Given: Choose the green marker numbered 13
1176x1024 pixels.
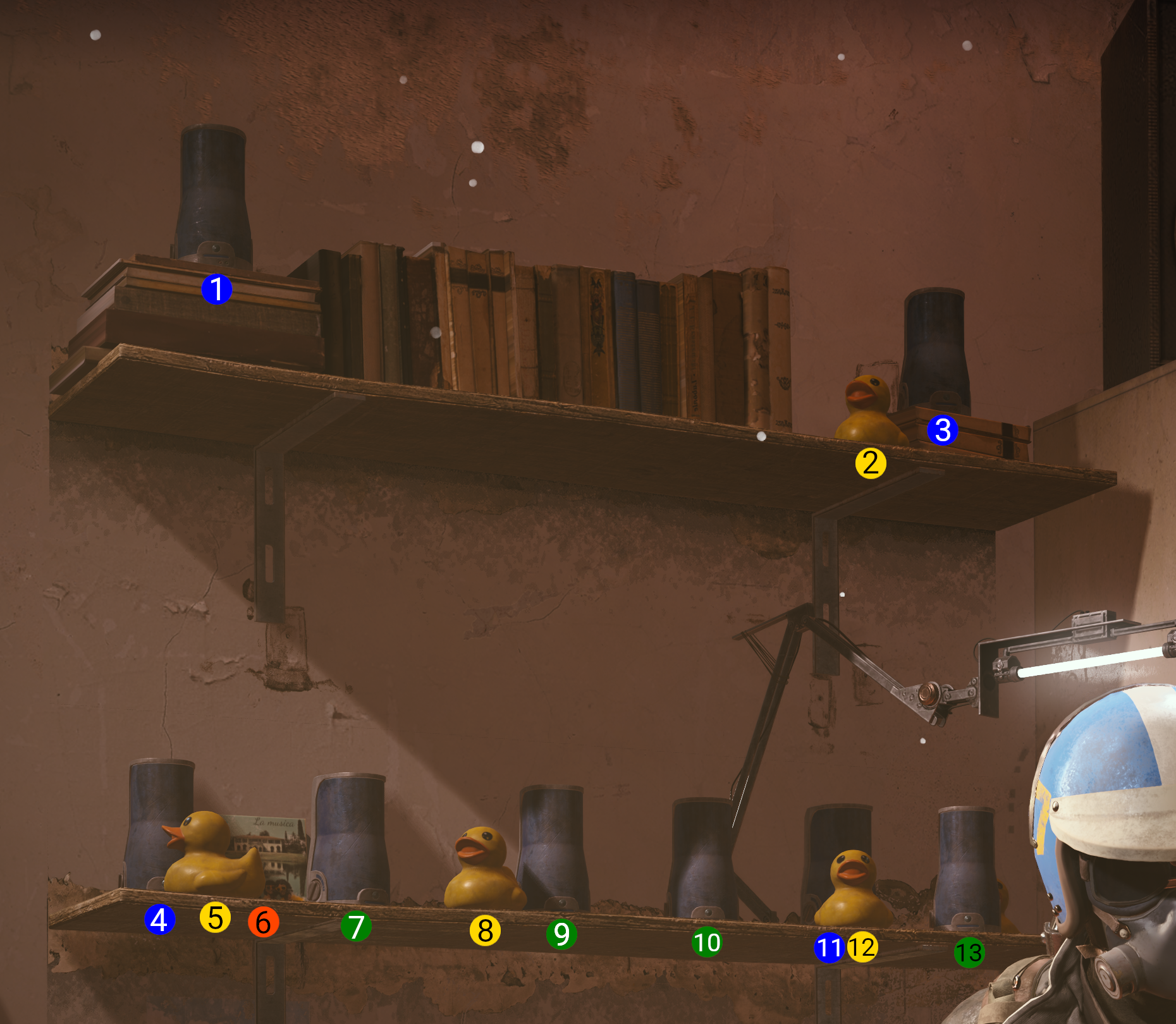Looking at the screenshot, I should (x=969, y=953).
